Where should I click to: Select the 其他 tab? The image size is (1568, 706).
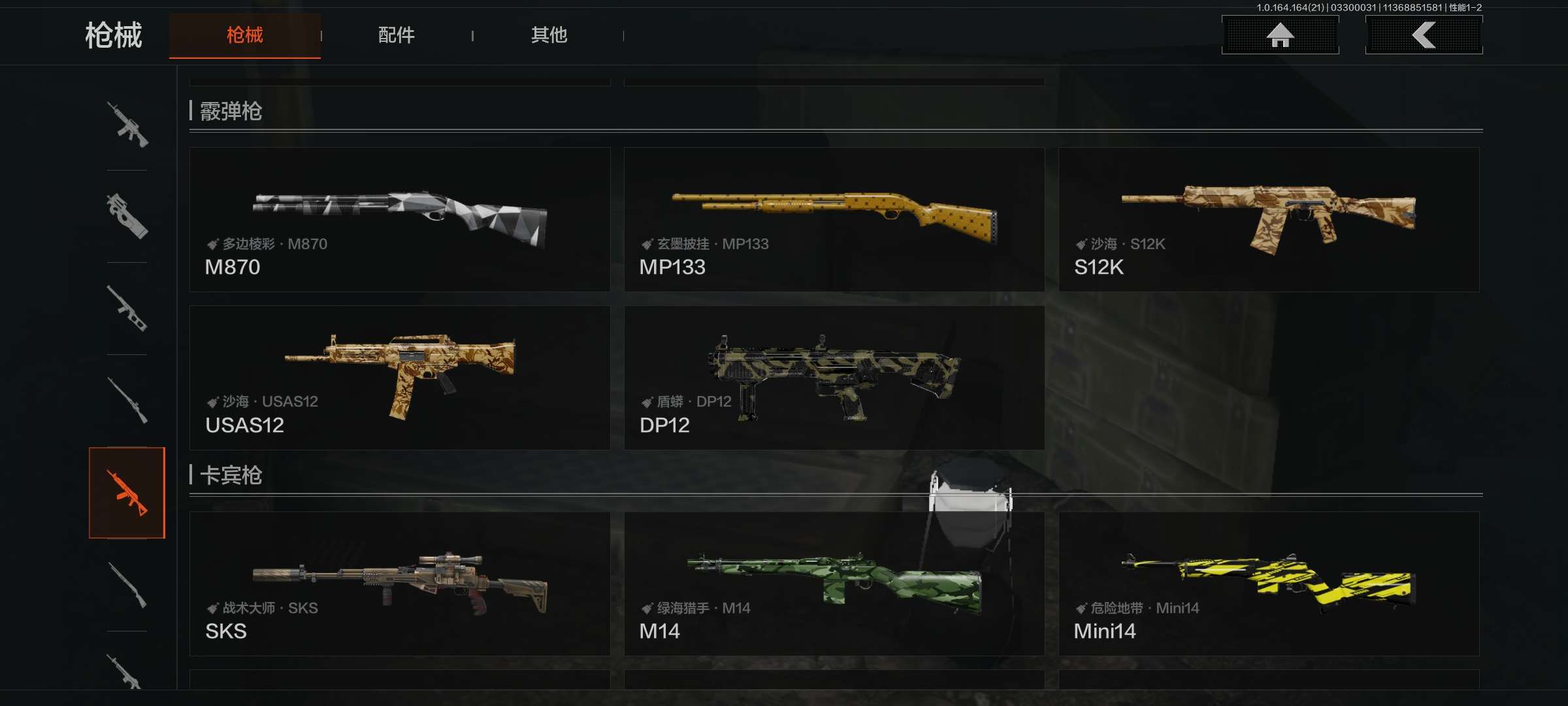(x=549, y=35)
